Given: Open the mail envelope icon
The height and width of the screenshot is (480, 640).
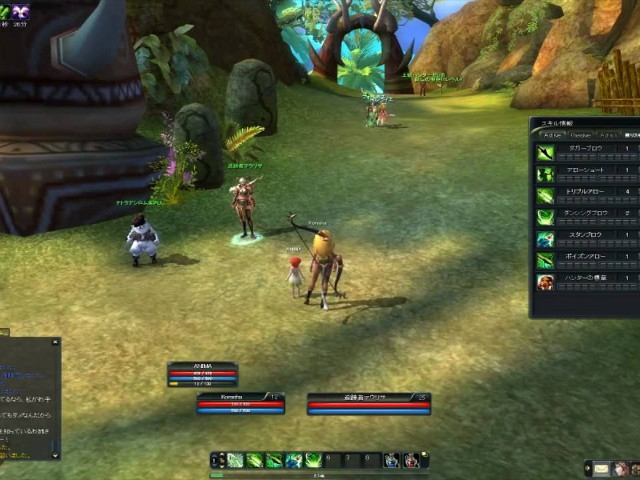Looking at the screenshot, I should pyautogui.click(x=601, y=468).
